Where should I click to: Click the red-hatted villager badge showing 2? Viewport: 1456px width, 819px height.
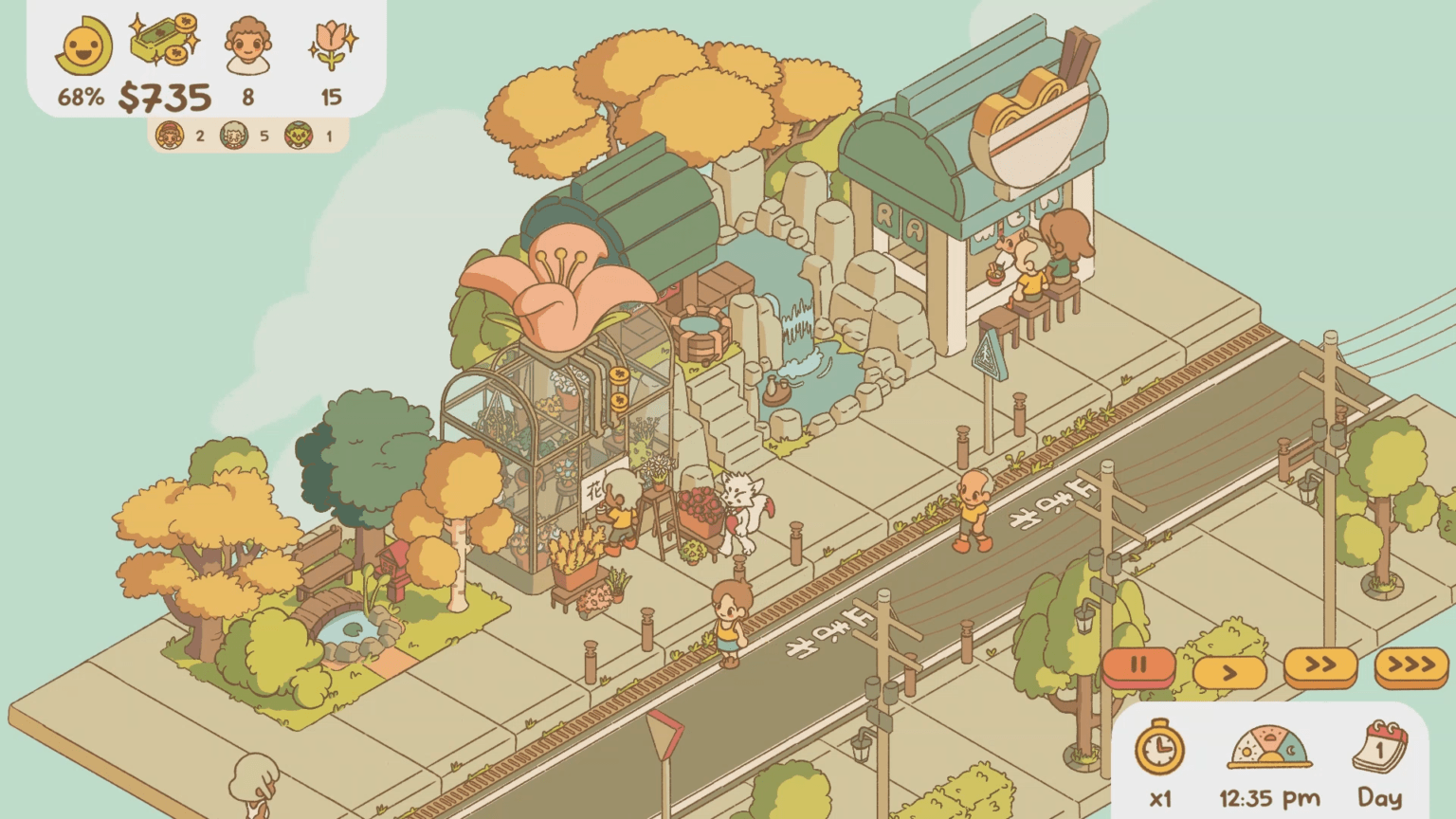[171, 136]
